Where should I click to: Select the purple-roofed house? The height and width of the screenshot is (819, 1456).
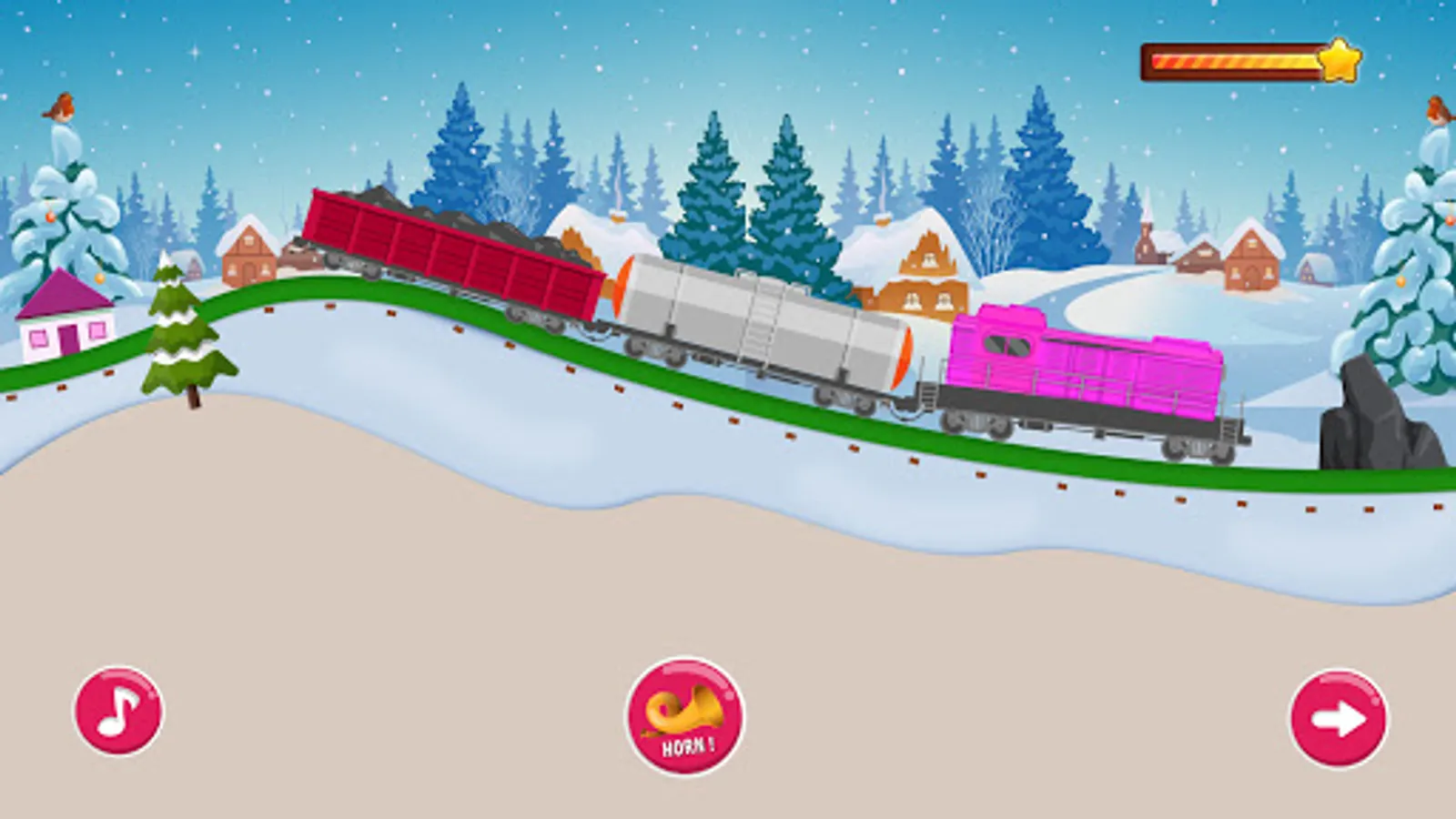click(x=64, y=318)
